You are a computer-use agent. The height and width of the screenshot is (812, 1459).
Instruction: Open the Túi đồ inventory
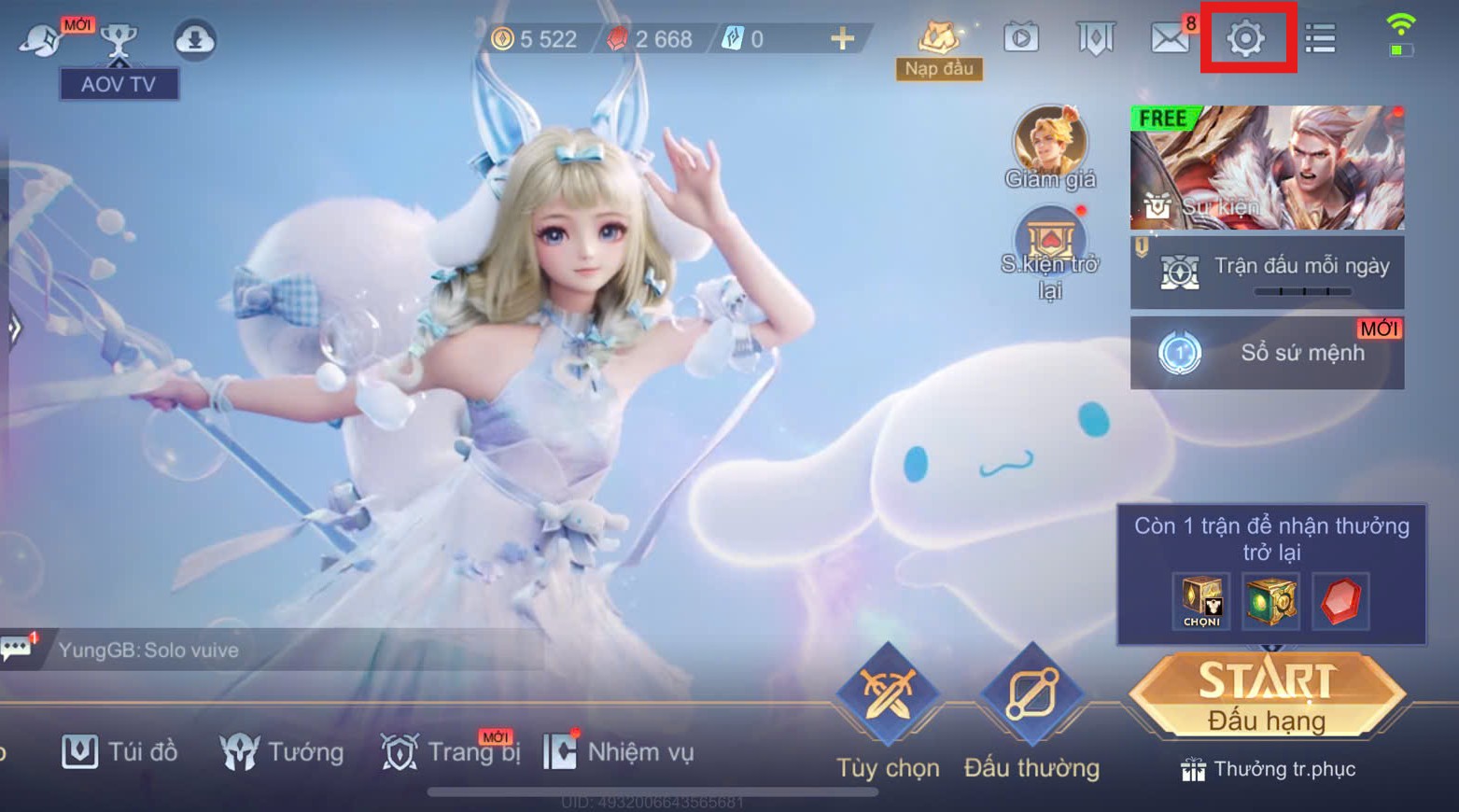(x=119, y=751)
